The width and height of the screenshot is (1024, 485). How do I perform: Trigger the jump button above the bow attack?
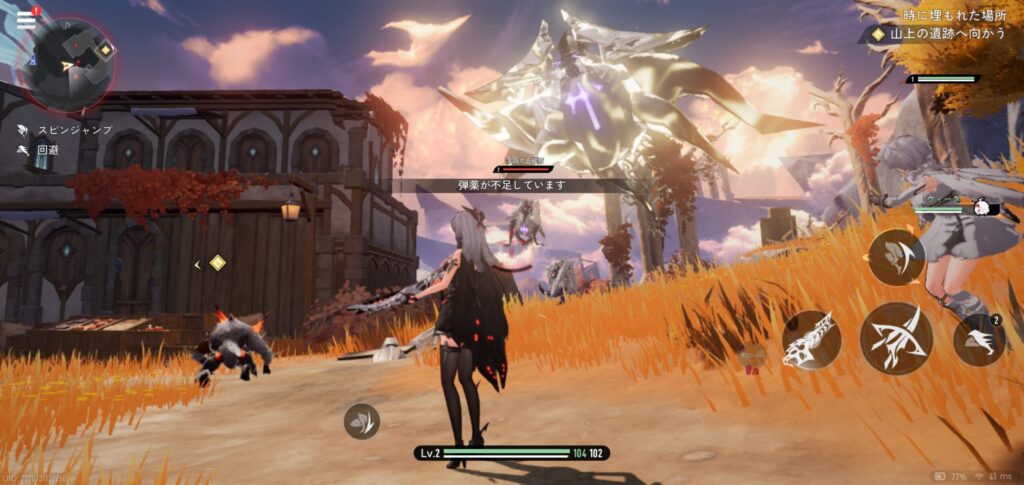(895, 258)
